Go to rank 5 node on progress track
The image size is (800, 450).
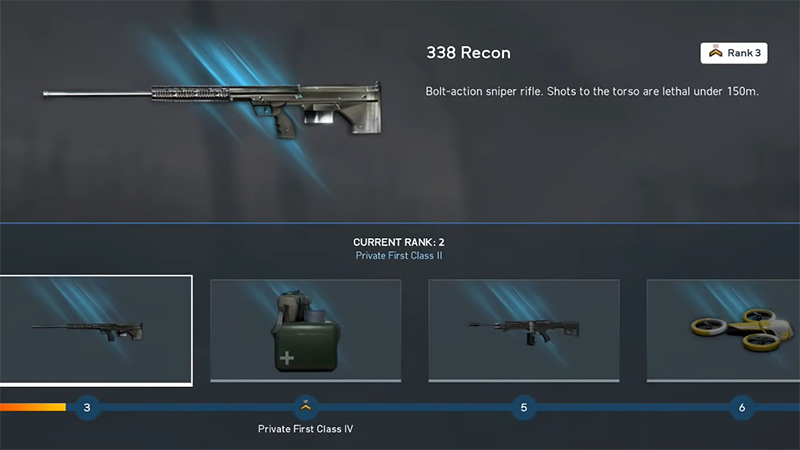(x=523, y=407)
